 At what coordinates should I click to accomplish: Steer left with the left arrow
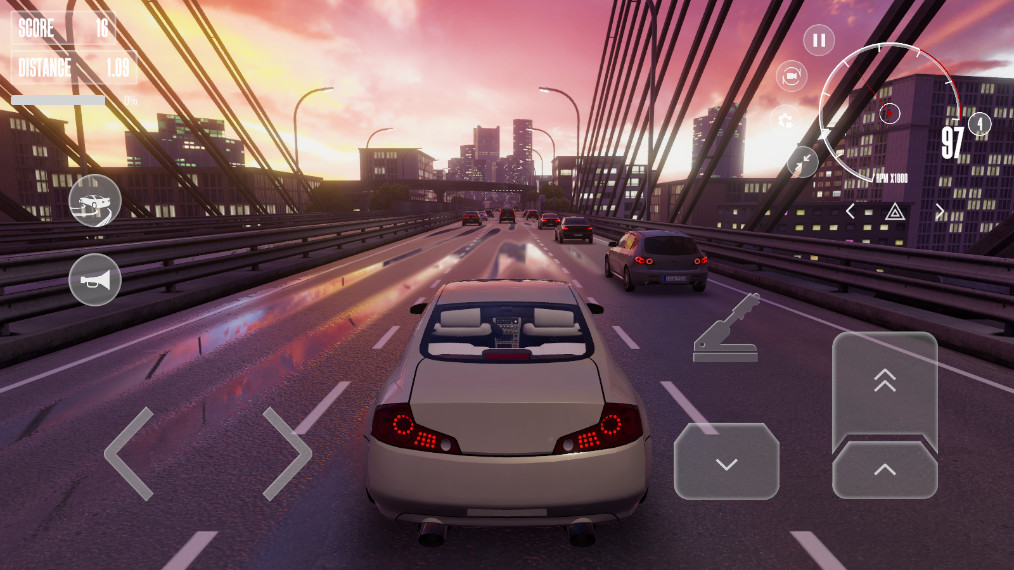point(130,453)
